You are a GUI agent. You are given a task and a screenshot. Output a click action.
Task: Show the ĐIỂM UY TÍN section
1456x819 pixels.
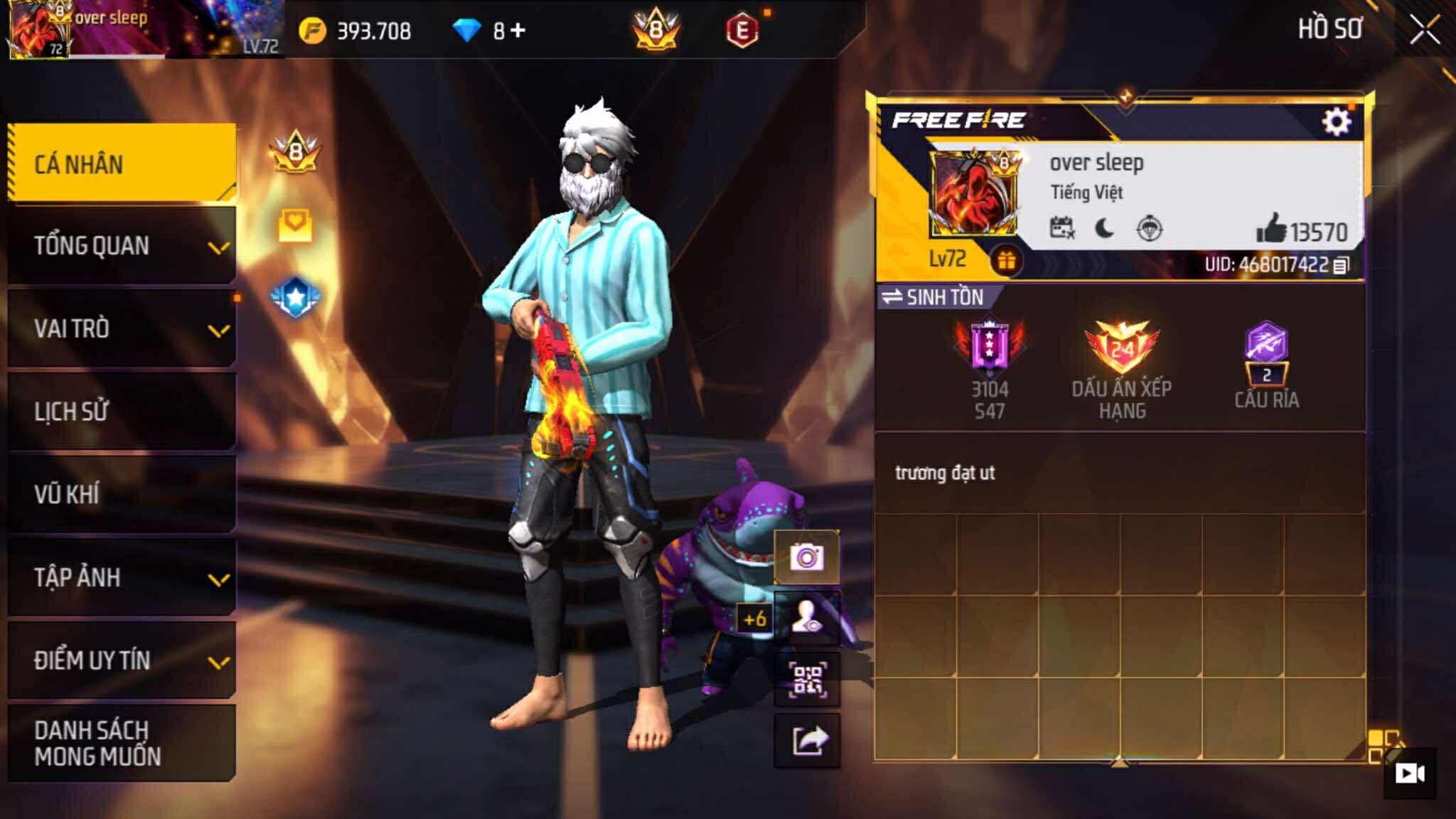[122, 660]
